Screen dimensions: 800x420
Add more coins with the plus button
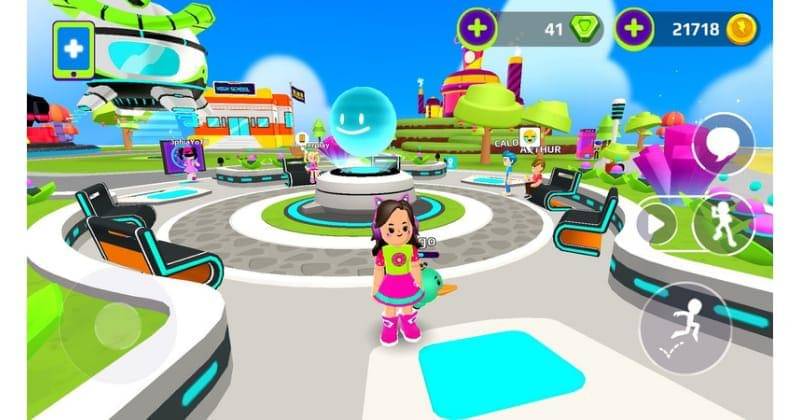pos(634,29)
